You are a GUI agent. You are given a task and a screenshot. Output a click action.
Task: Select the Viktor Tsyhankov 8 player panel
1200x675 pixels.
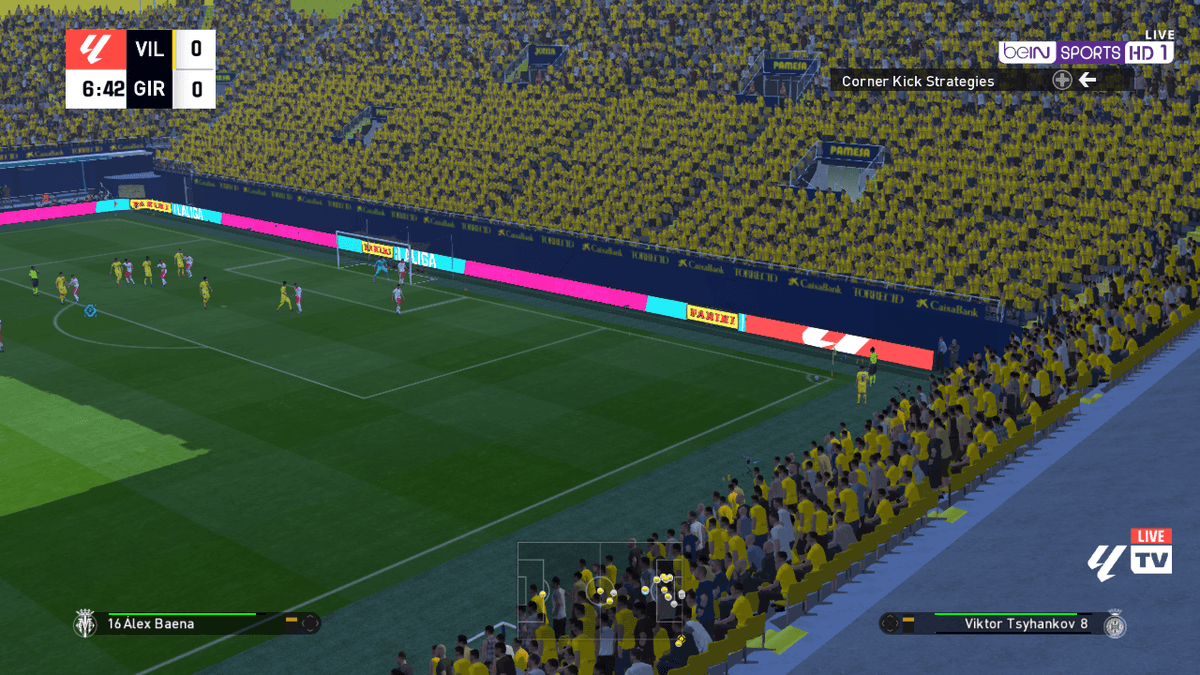[x=1003, y=623]
